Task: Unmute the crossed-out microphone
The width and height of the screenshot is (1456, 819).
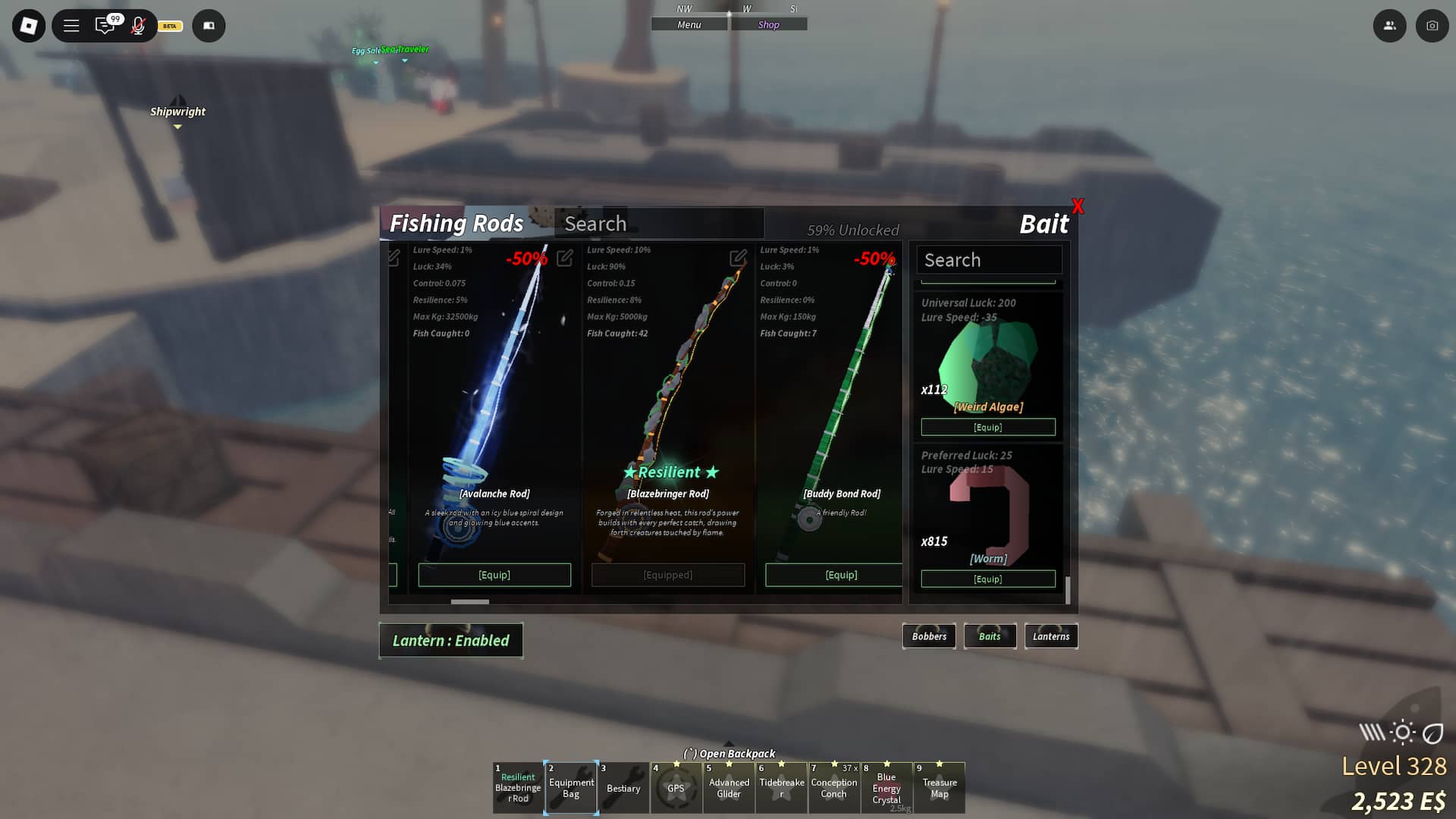Action: [x=137, y=25]
